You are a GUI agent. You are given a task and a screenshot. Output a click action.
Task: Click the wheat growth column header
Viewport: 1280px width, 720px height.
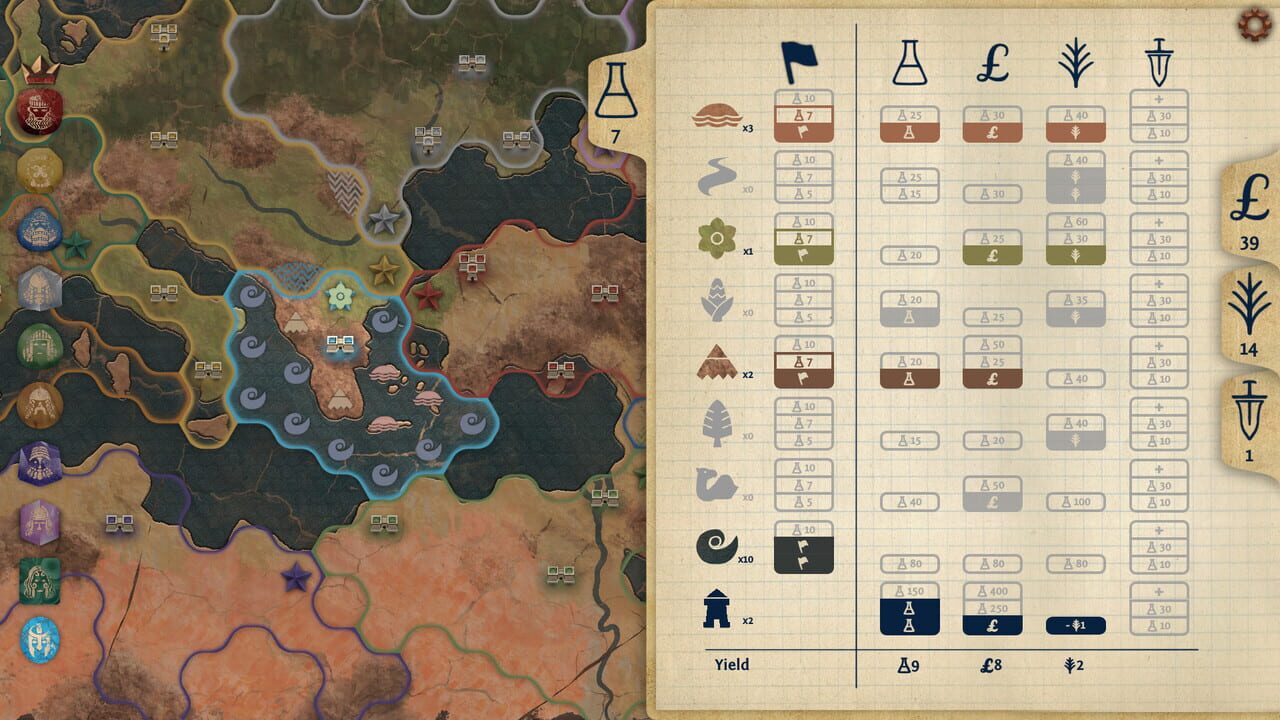(x=1074, y=62)
